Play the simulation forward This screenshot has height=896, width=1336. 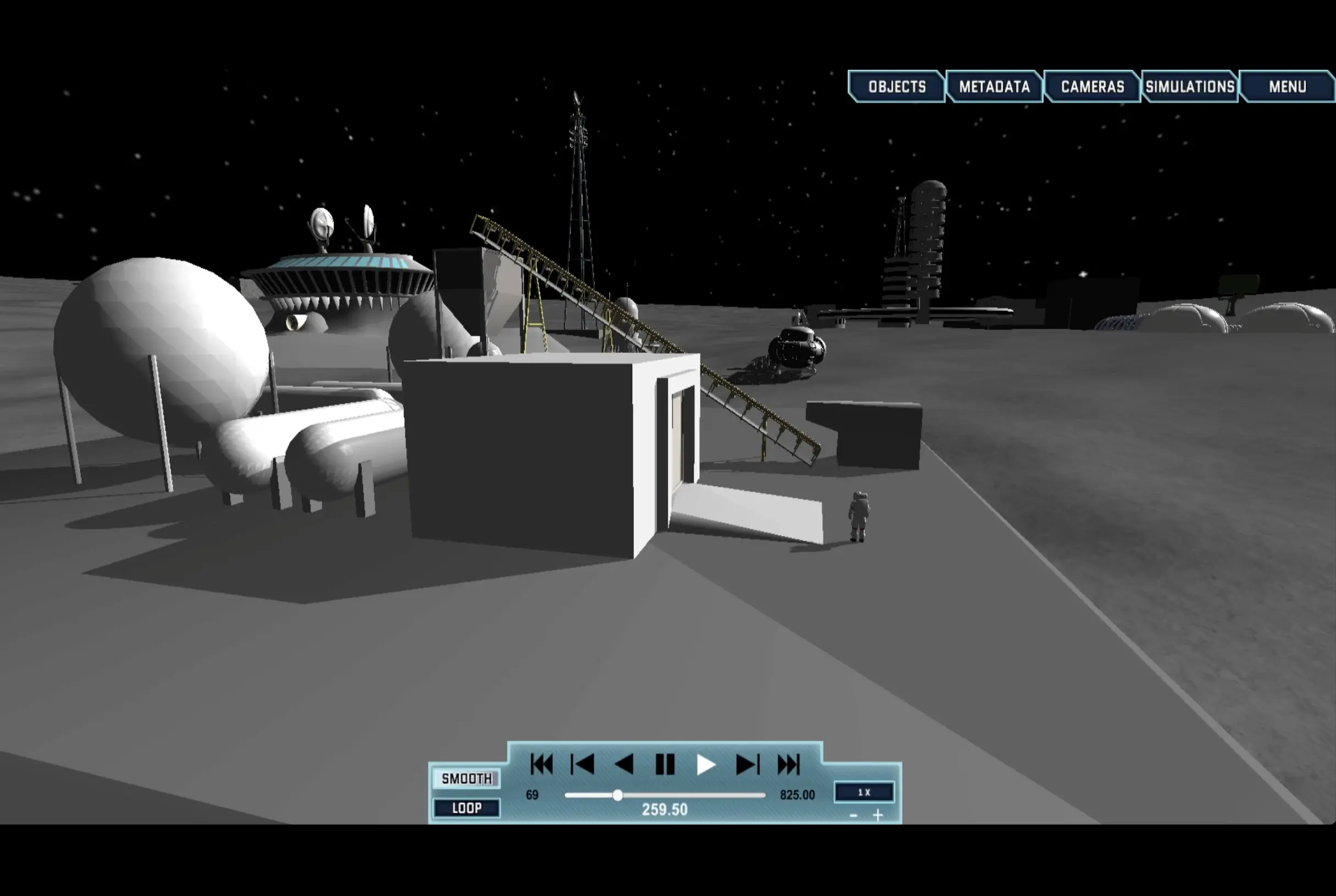[x=706, y=765]
